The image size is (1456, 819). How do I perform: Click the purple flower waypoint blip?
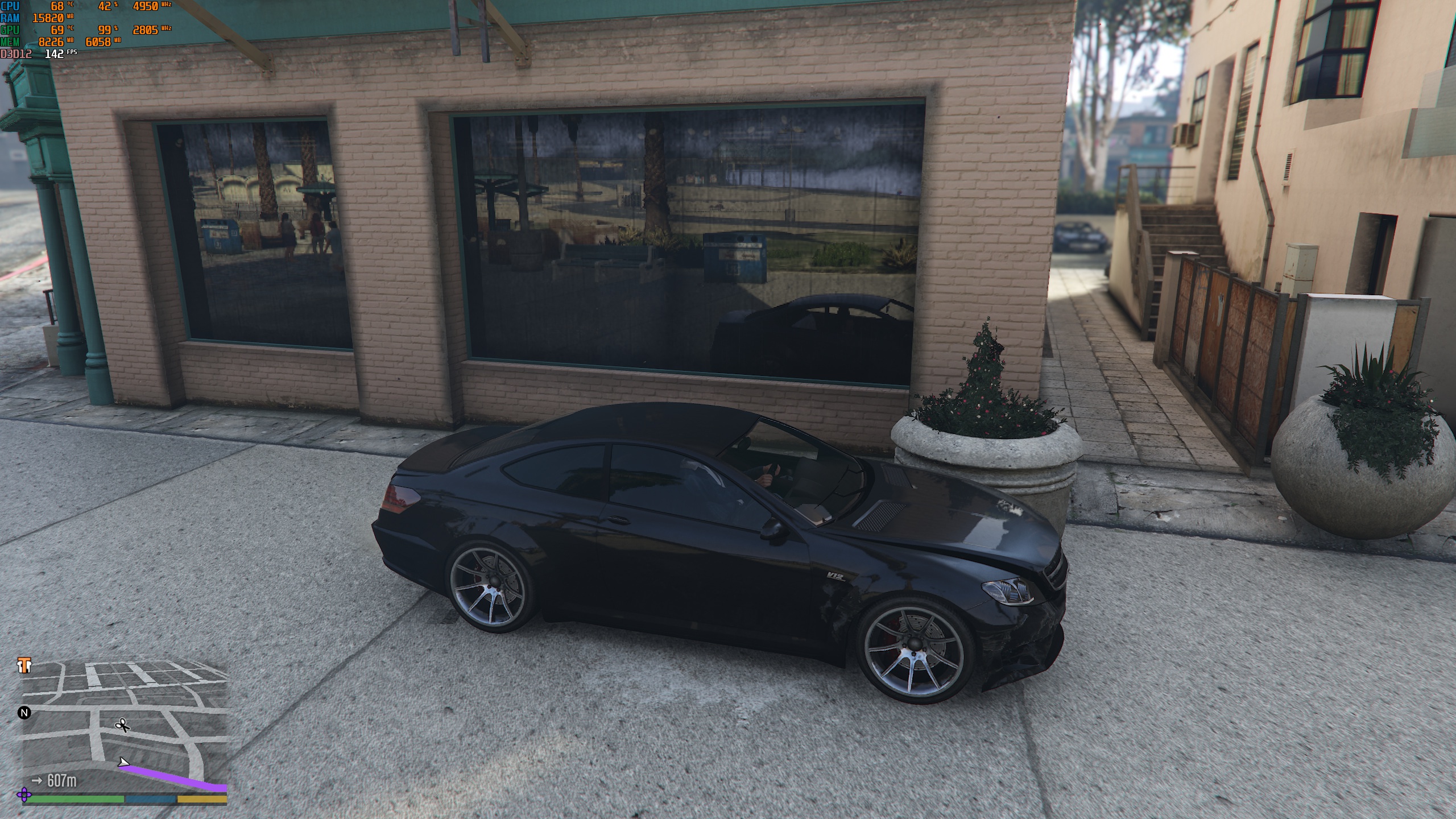pos(24,794)
